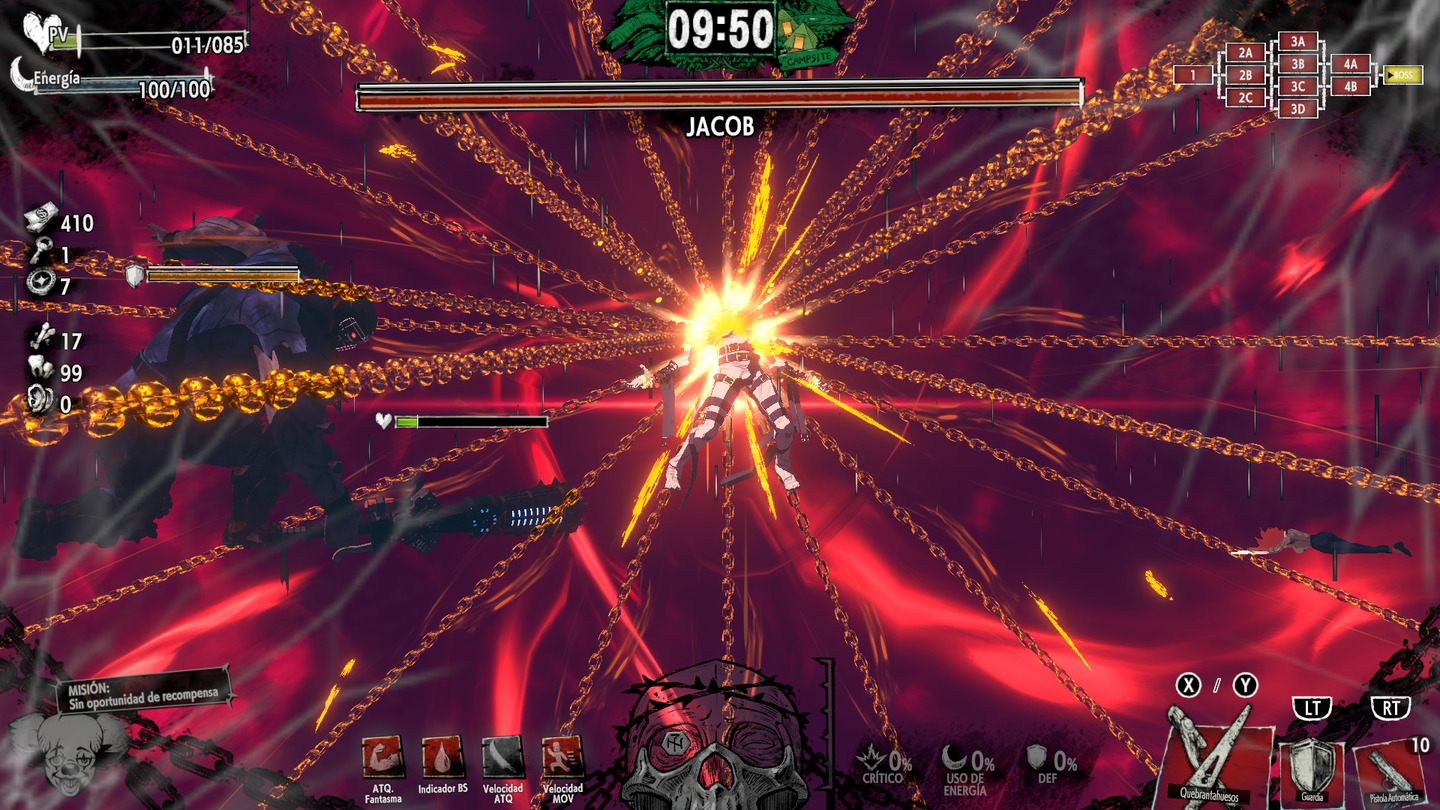The width and height of the screenshot is (1440, 810).
Task: Select stage node 2A on the map
Action: (1245, 52)
